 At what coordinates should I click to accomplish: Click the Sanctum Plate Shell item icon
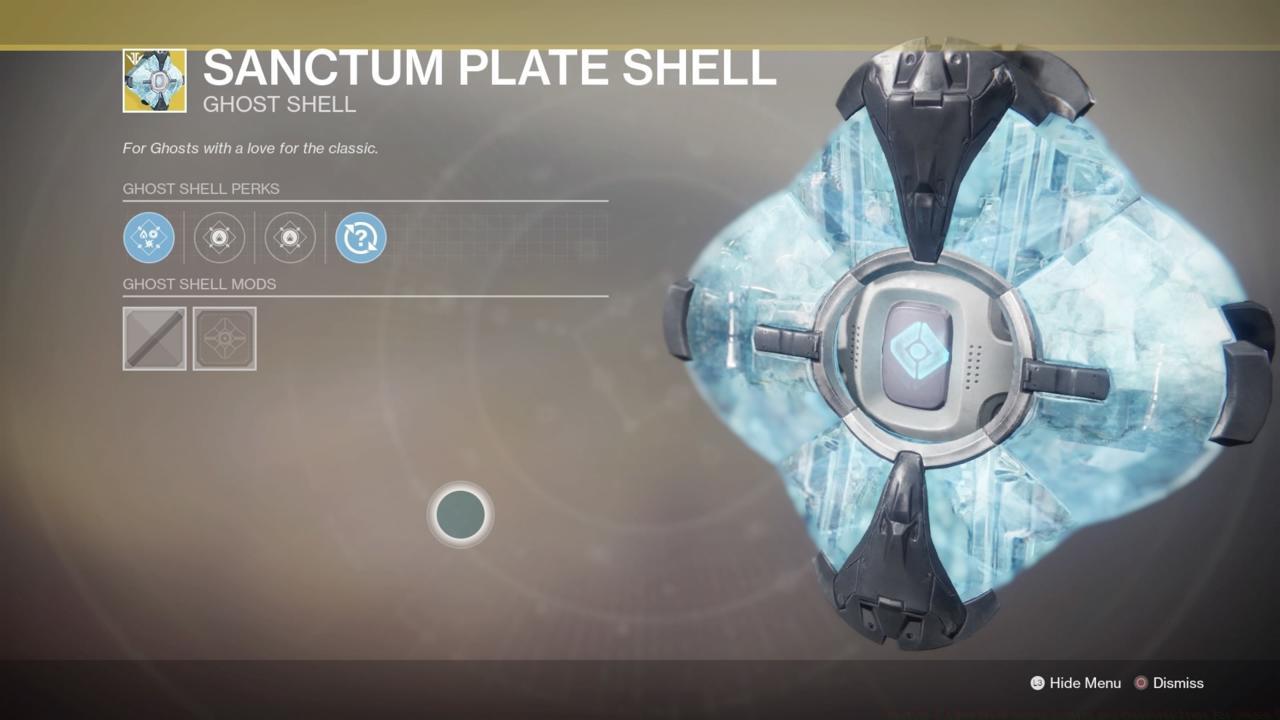coord(154,80)
